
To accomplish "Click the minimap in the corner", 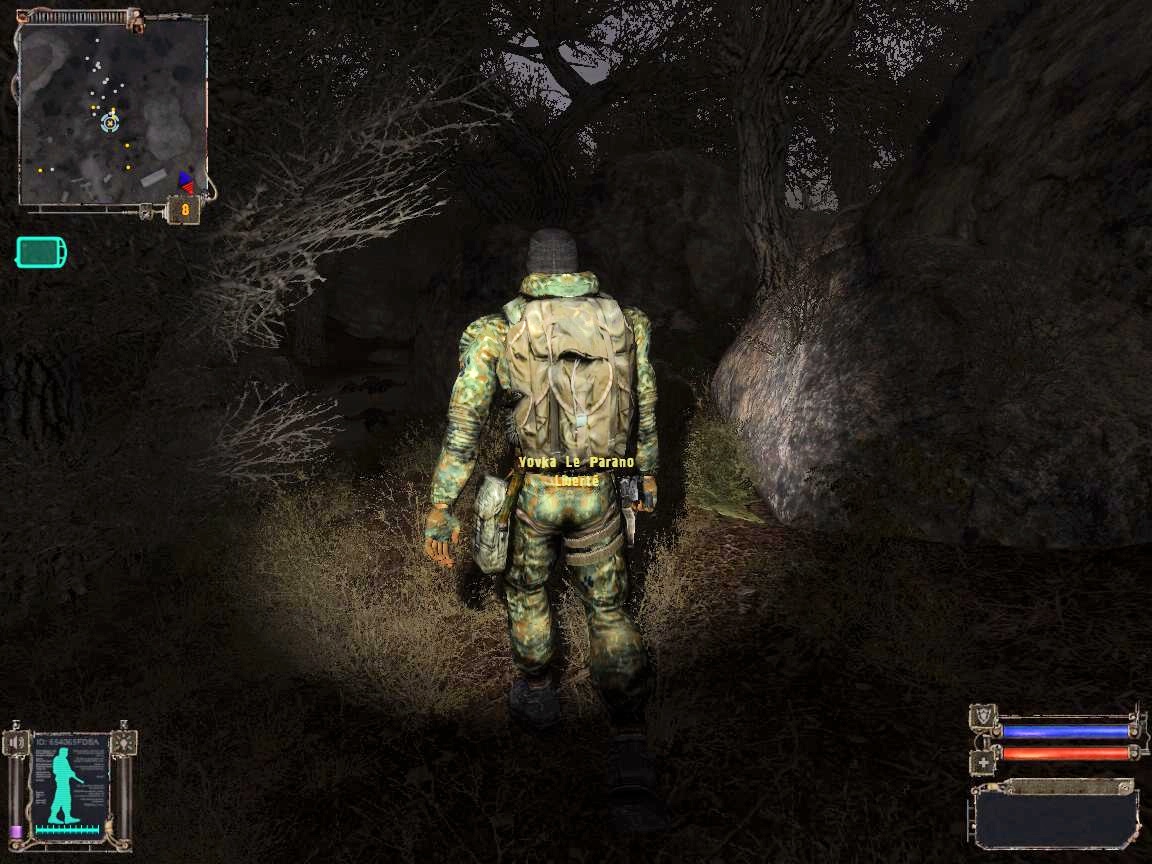I will point(113,108).
